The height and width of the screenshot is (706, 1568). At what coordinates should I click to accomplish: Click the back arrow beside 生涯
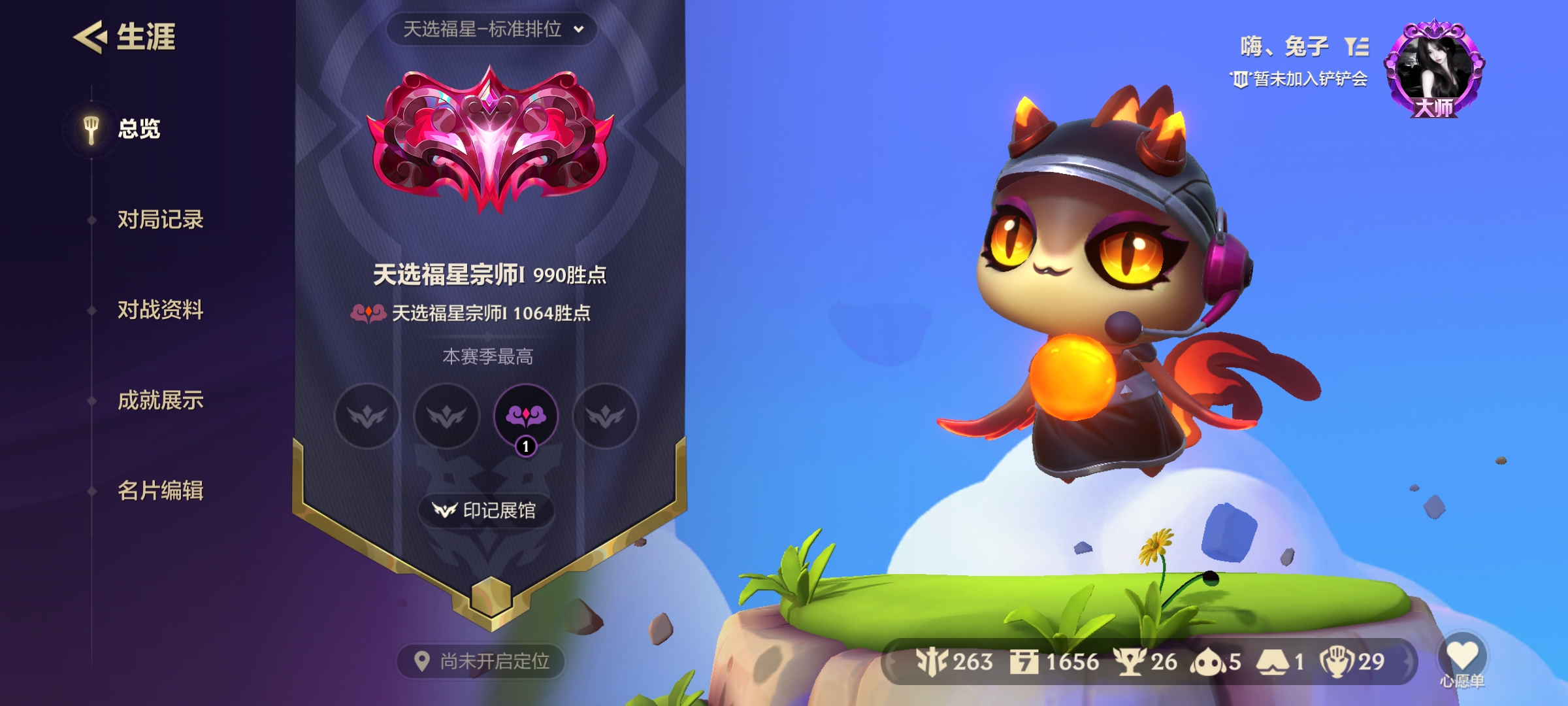(91, 36)
